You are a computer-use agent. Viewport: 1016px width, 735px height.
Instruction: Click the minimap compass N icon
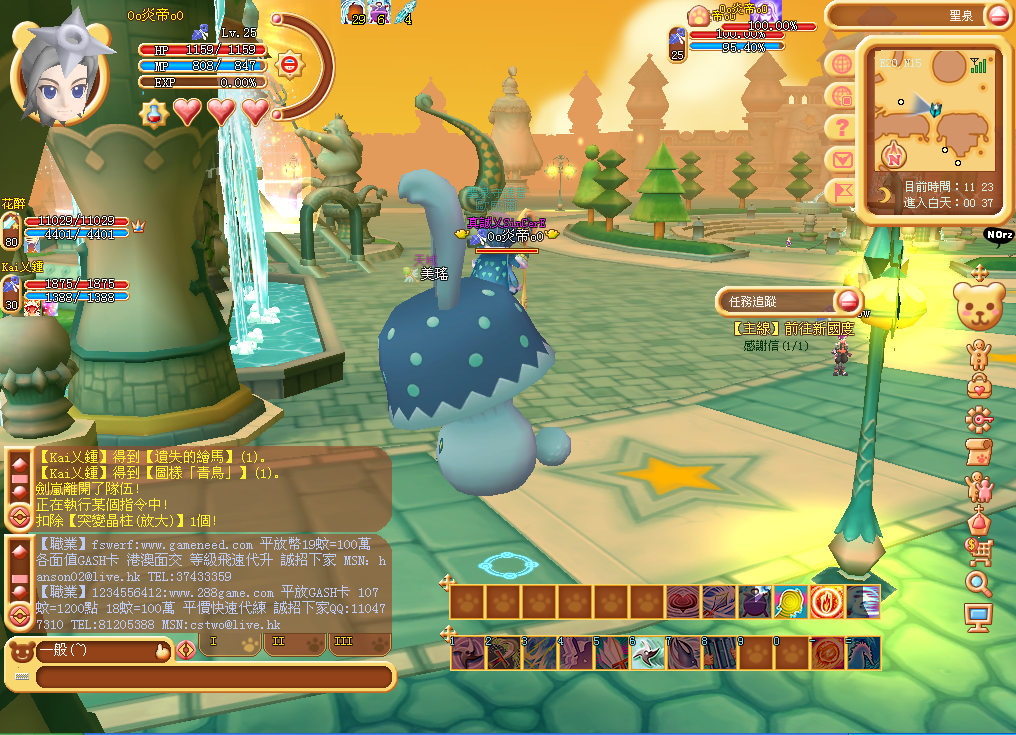pyautogui.click(x=894, y=154)
